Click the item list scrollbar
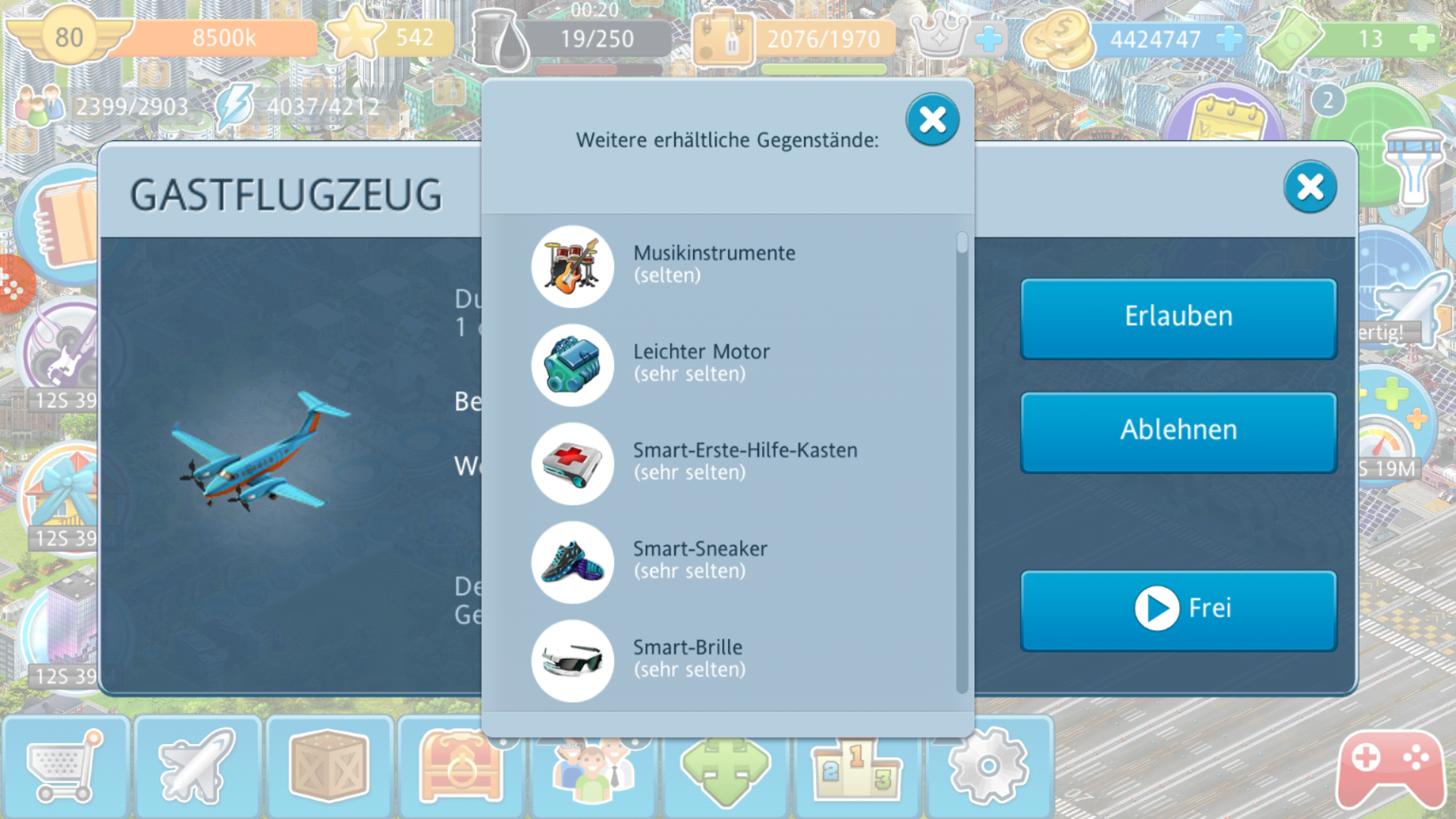This screenshot has width=1456, height=819. pos(962,463)
